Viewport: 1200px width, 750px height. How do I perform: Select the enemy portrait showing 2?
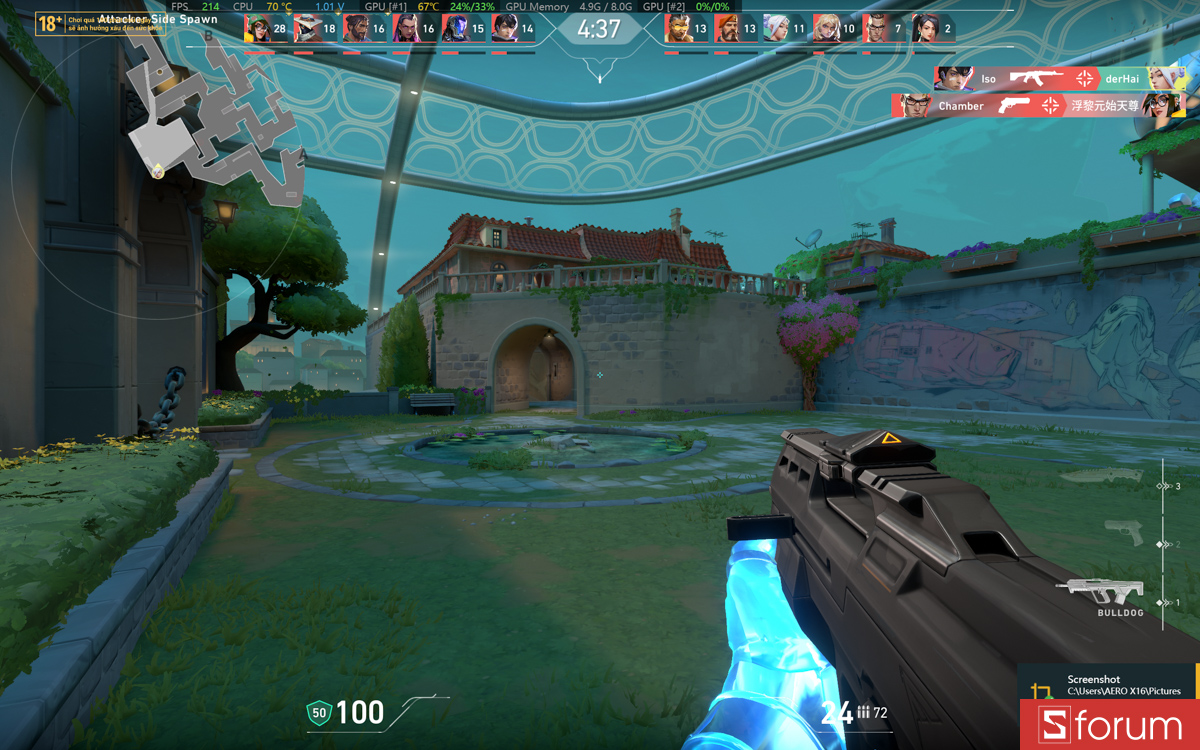(925, 29)
